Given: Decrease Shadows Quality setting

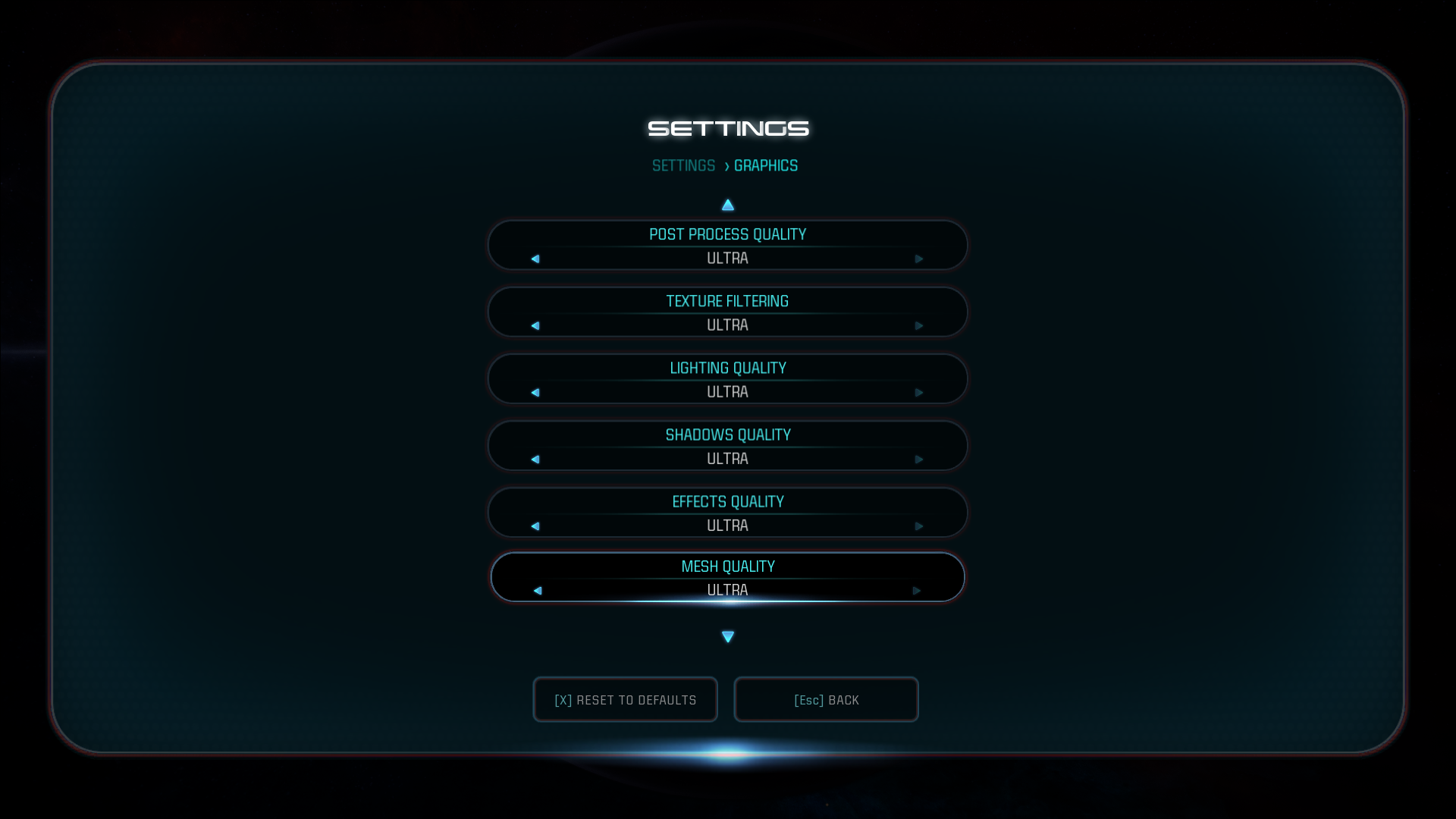Looking at the screenshot, I should pos(536,459).
